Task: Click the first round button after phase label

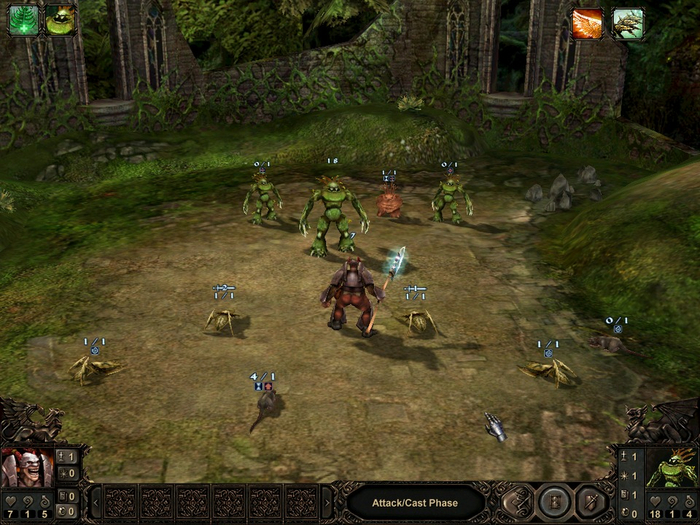Action: pos(516,501)
